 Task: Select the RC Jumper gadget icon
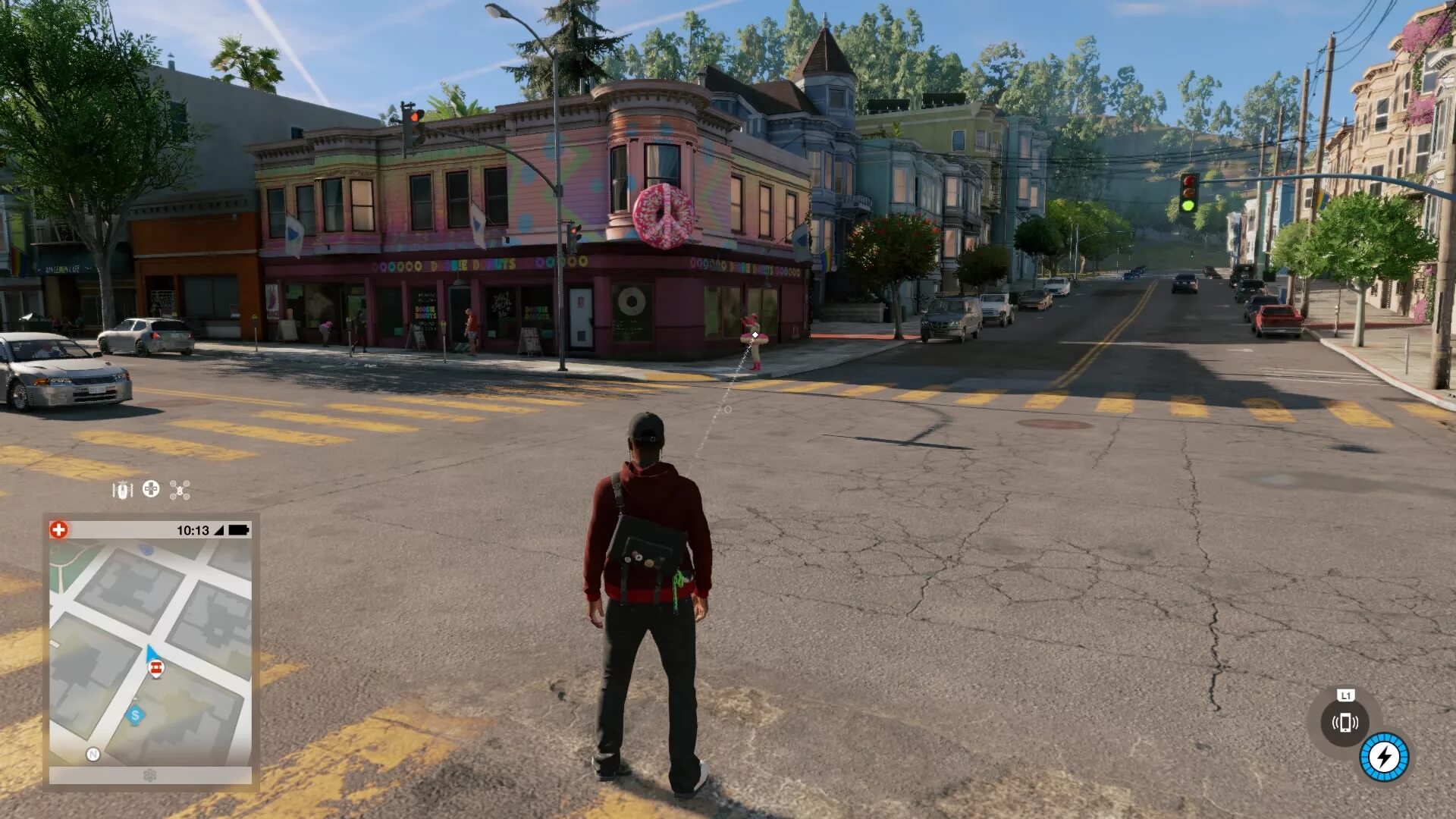coord(122,490)
